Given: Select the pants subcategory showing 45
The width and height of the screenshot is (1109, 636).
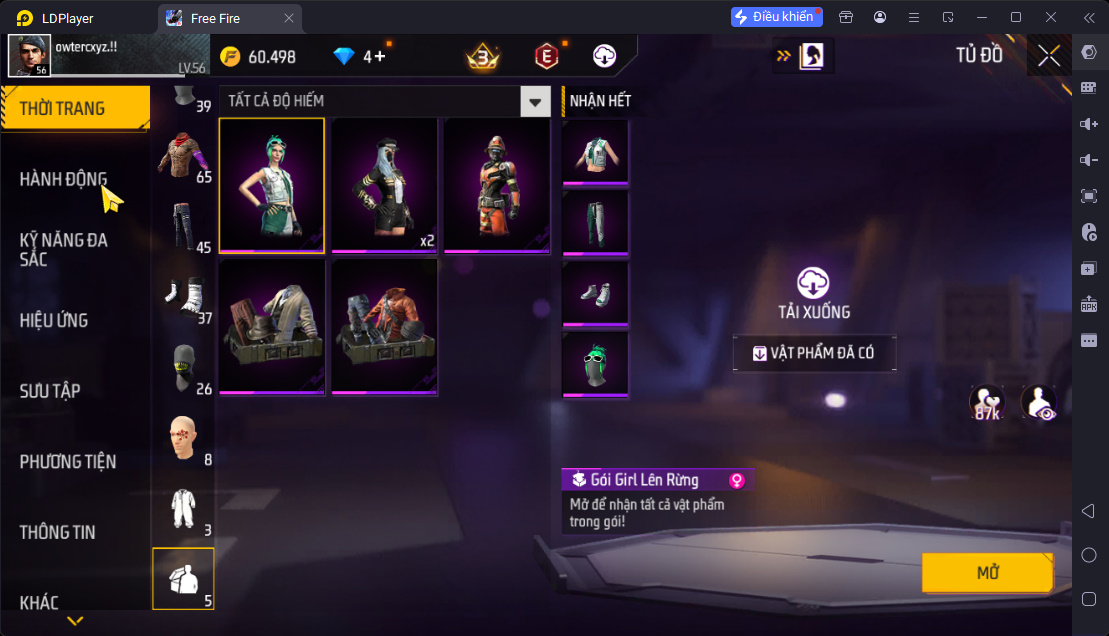Looking at the screenshot, I should (185, 229).
